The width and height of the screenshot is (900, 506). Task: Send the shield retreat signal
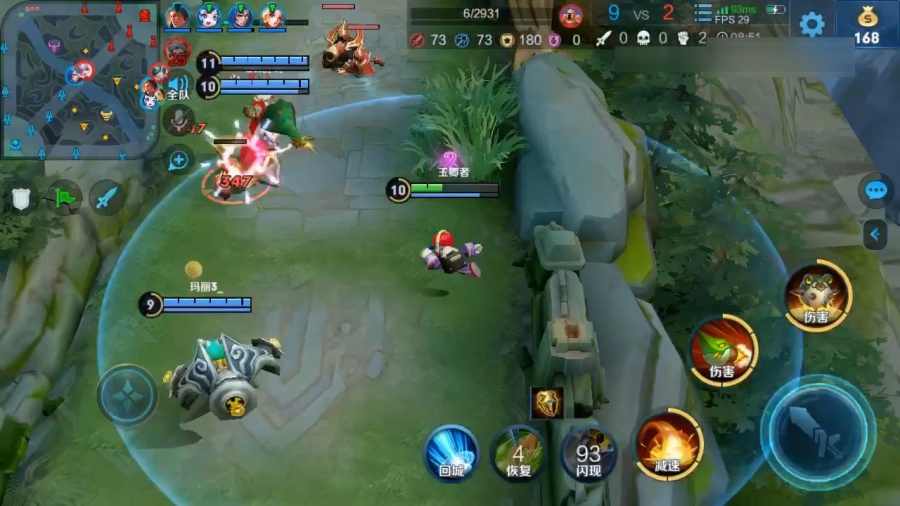coord(22,198)
